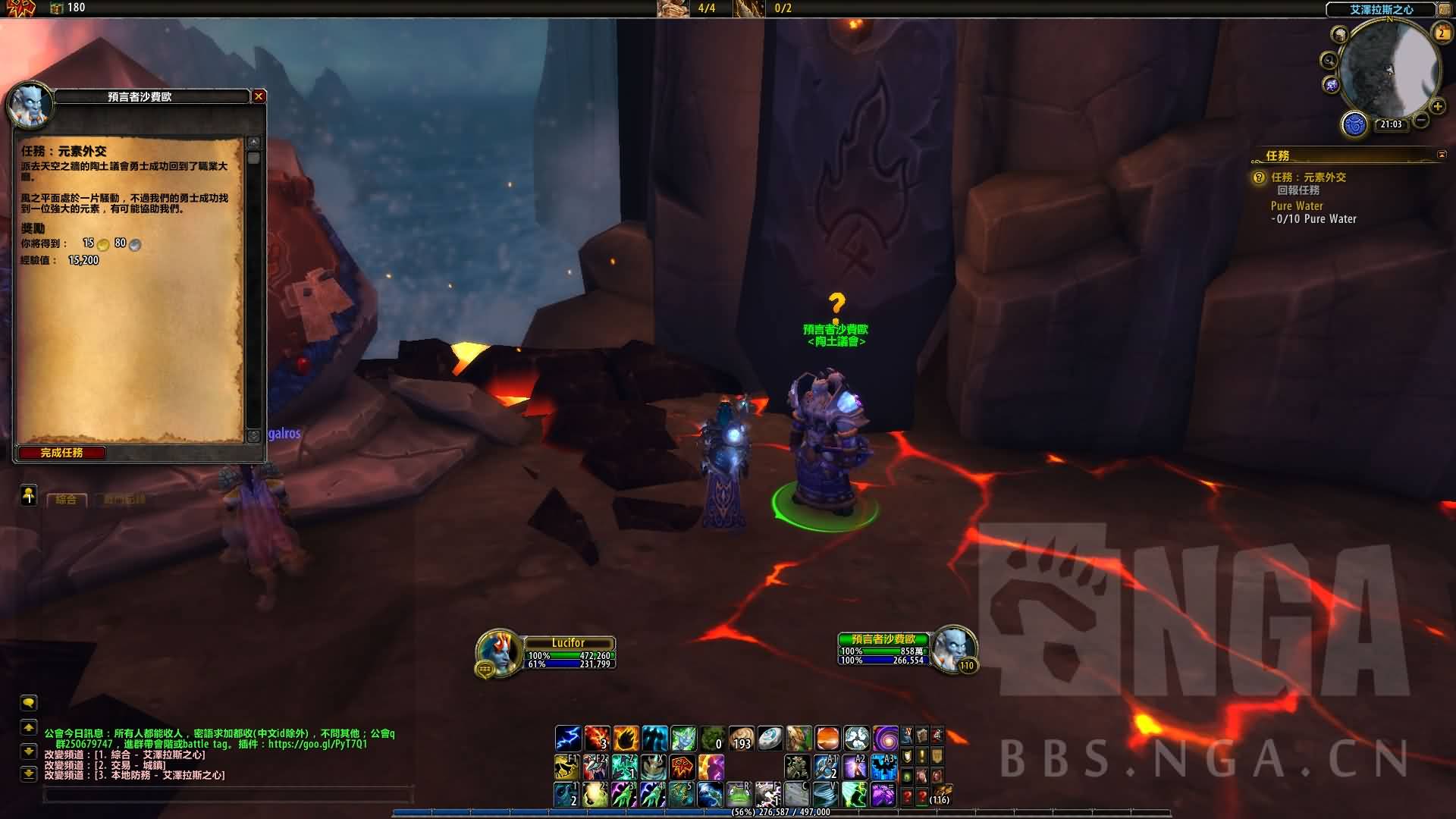Open the blue swirl class hall minimap button

click(x=1354, y=124)
